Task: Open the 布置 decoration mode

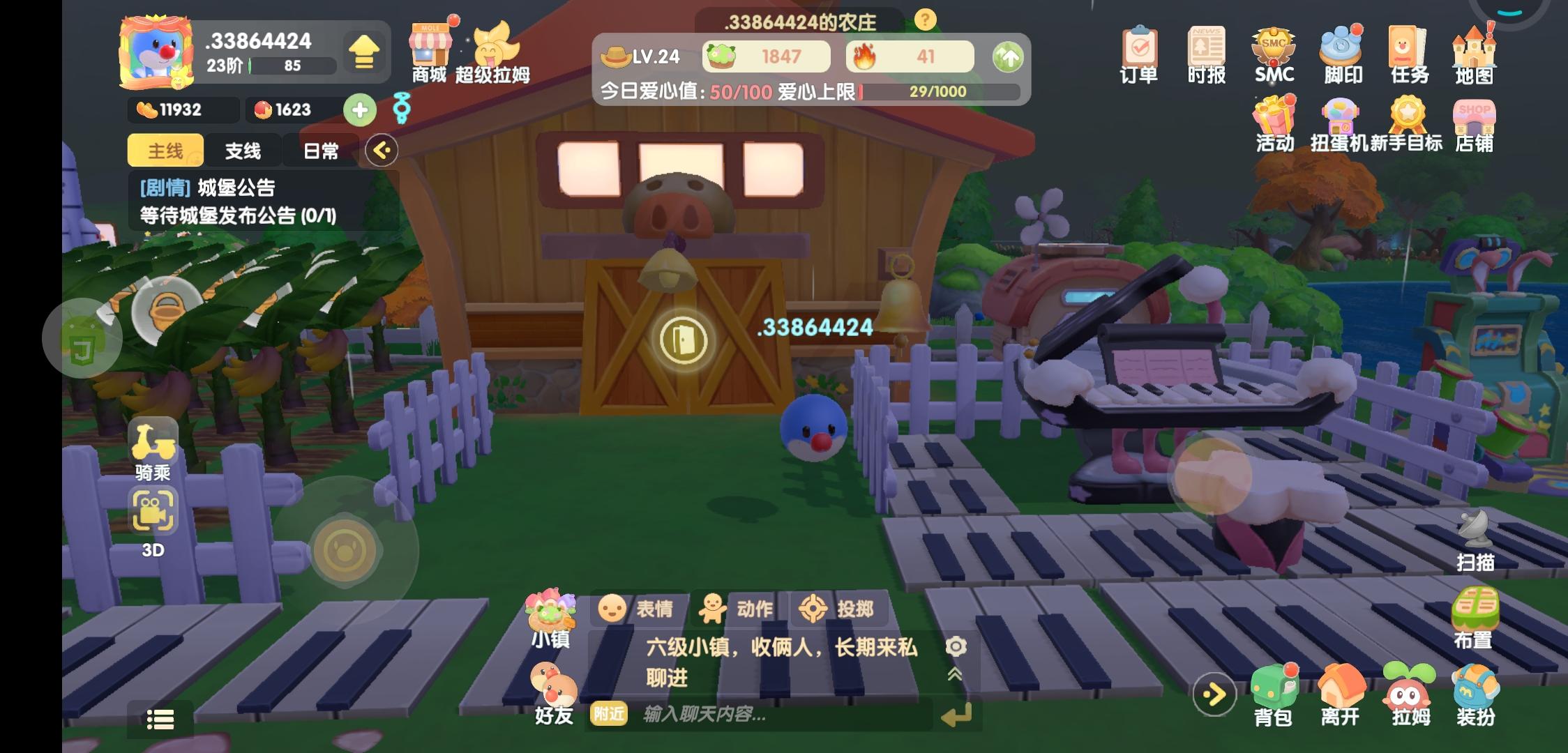Action: coord(1474,621)
